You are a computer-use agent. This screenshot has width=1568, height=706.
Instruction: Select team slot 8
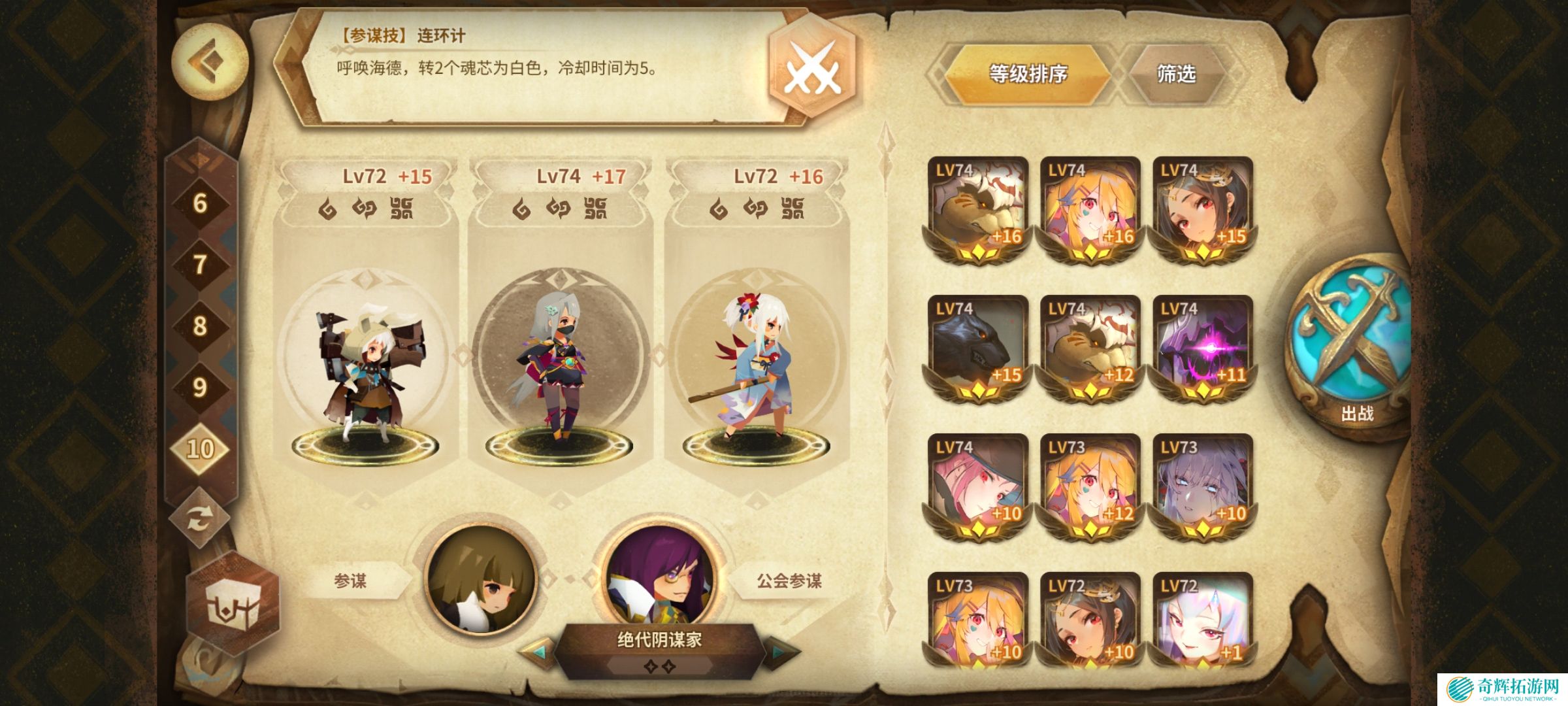(200, 326)
